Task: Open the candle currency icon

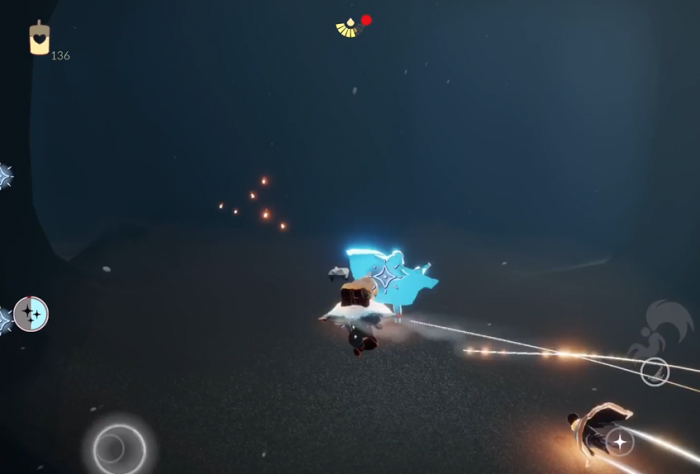Action: click(39, 38)
